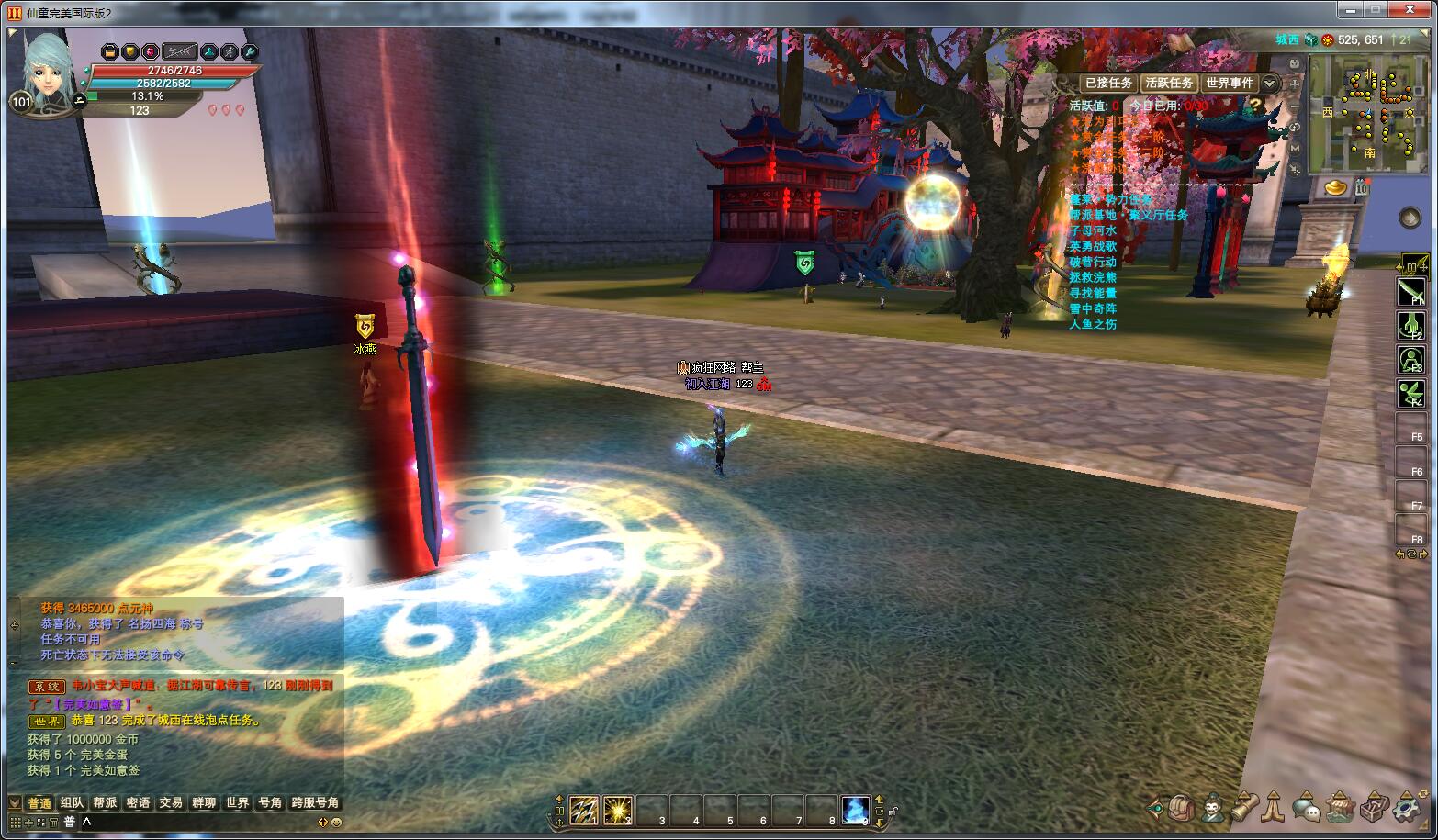Switch chat to the 世界 channel
The width and height of the screenshot is (1438, 840).
point(237,802)
